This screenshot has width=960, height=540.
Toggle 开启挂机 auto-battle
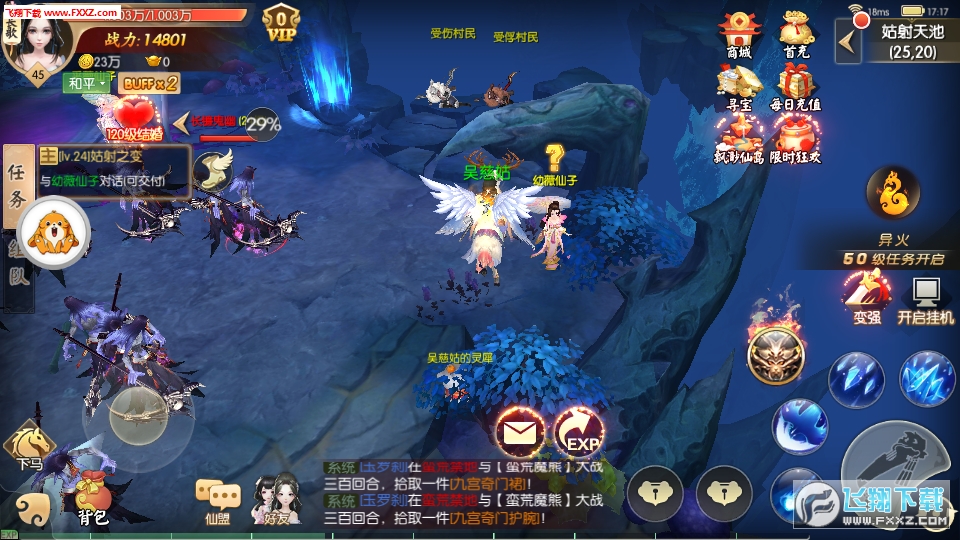click(925, 297)
